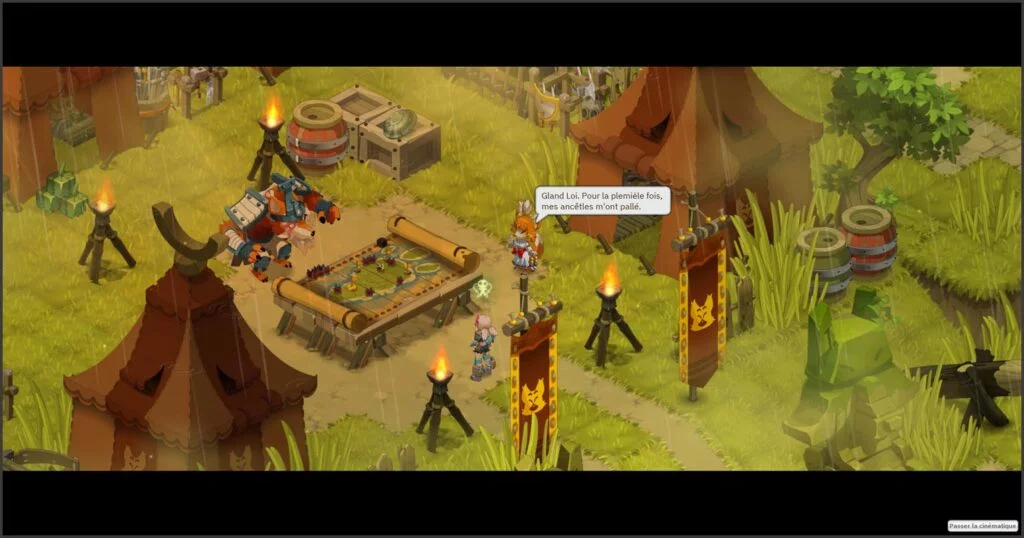Viewport: 1024px width, 538px height.
Task: Skip cutscene with 'Passer la cinématique'
Action: tap(982, 525)
